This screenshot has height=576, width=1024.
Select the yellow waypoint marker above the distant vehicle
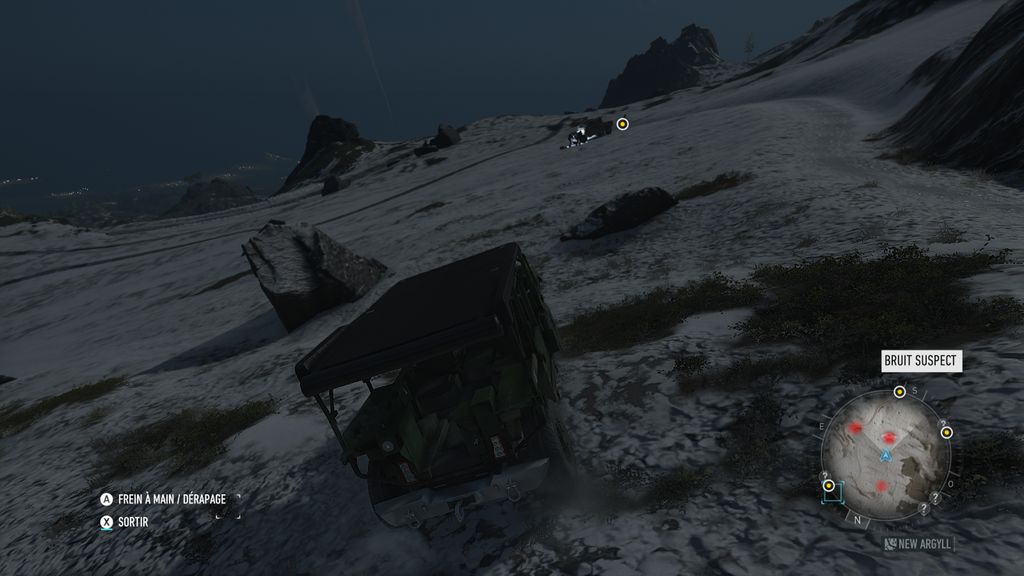(622, 124)
